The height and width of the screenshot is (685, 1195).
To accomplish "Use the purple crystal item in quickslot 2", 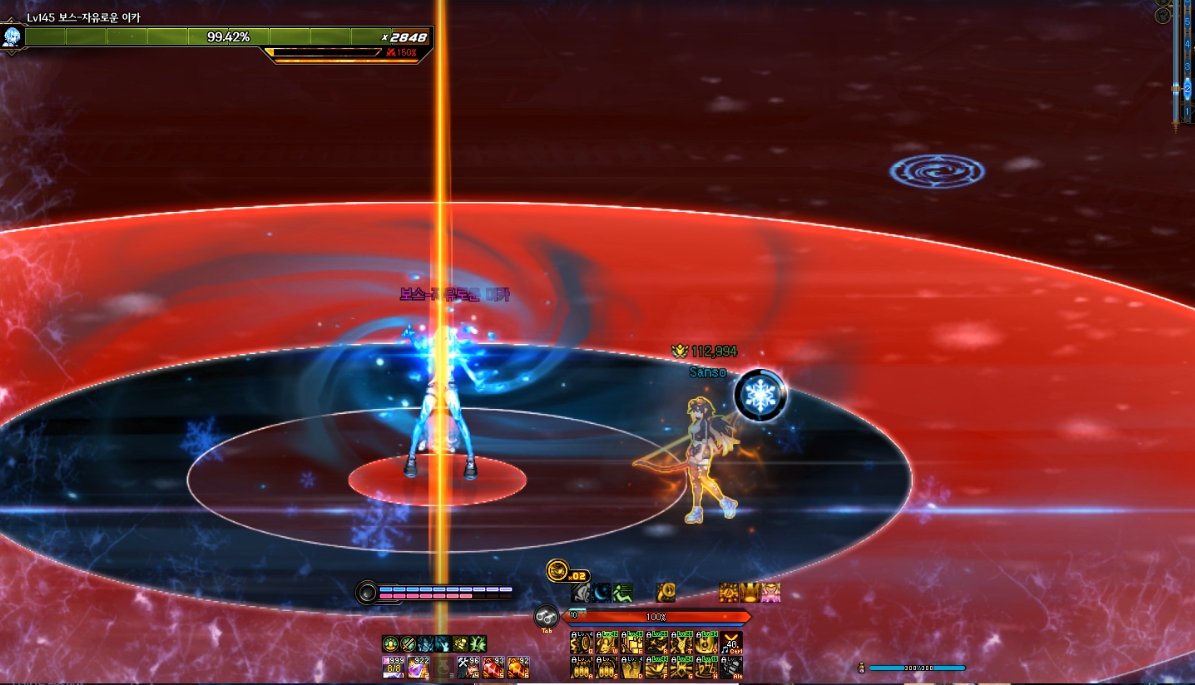I will coord(418,668).
